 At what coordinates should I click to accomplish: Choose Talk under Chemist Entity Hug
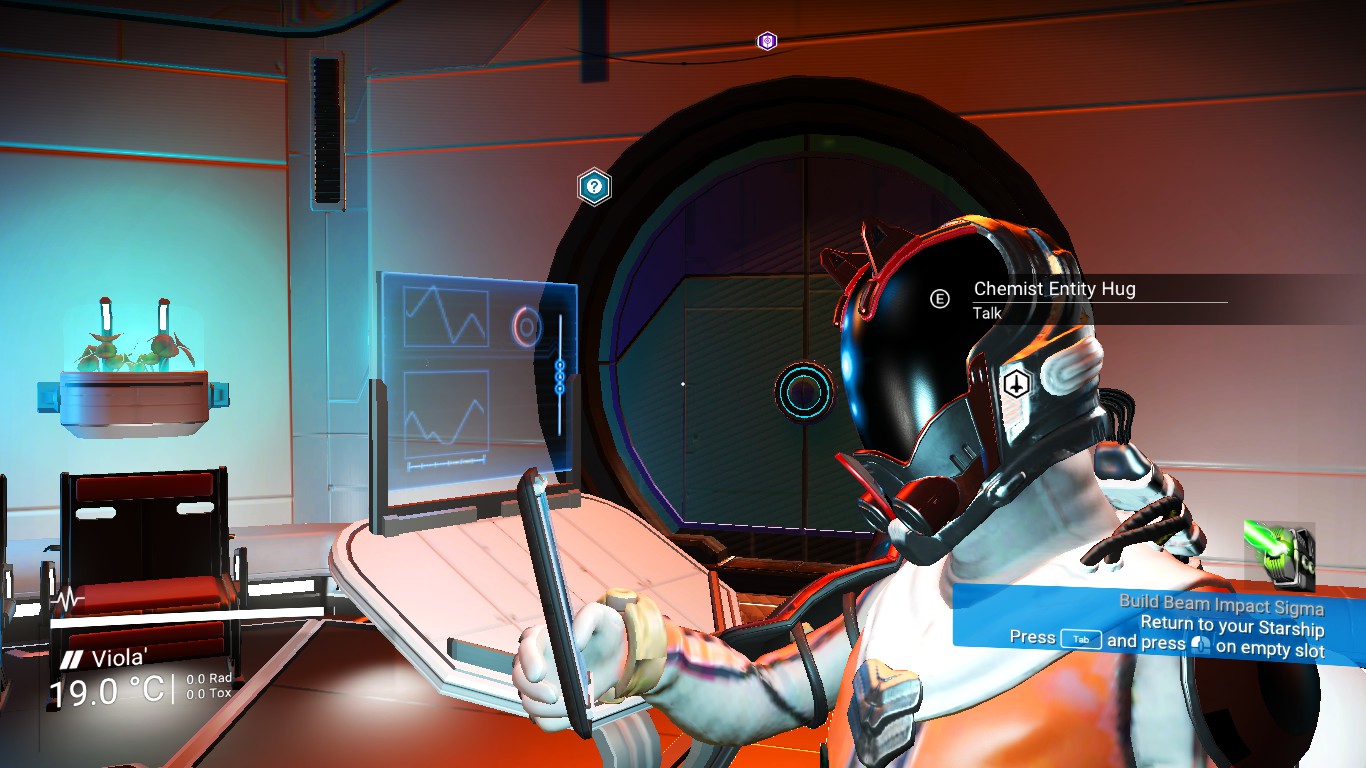pyautogui.click(x=987, y=313)
